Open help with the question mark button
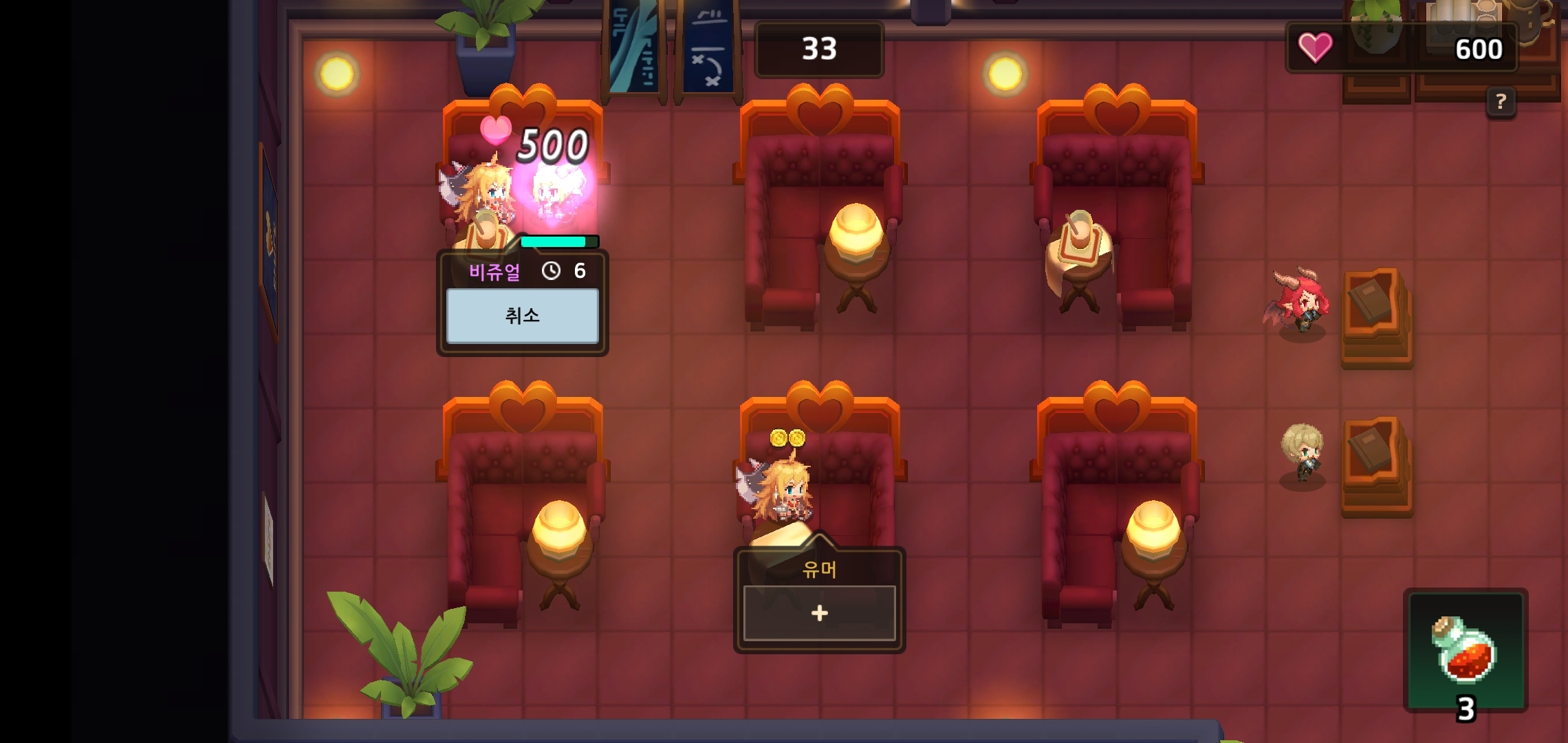Image resolution: width=1568 pixels, height=743 pixels. click(1501, 103)
